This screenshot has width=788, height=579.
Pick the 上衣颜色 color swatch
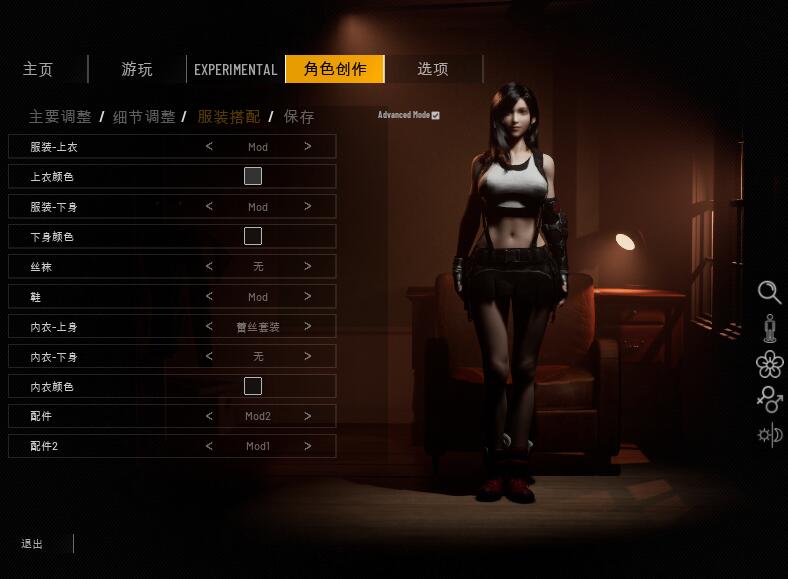tap(253, 176)
